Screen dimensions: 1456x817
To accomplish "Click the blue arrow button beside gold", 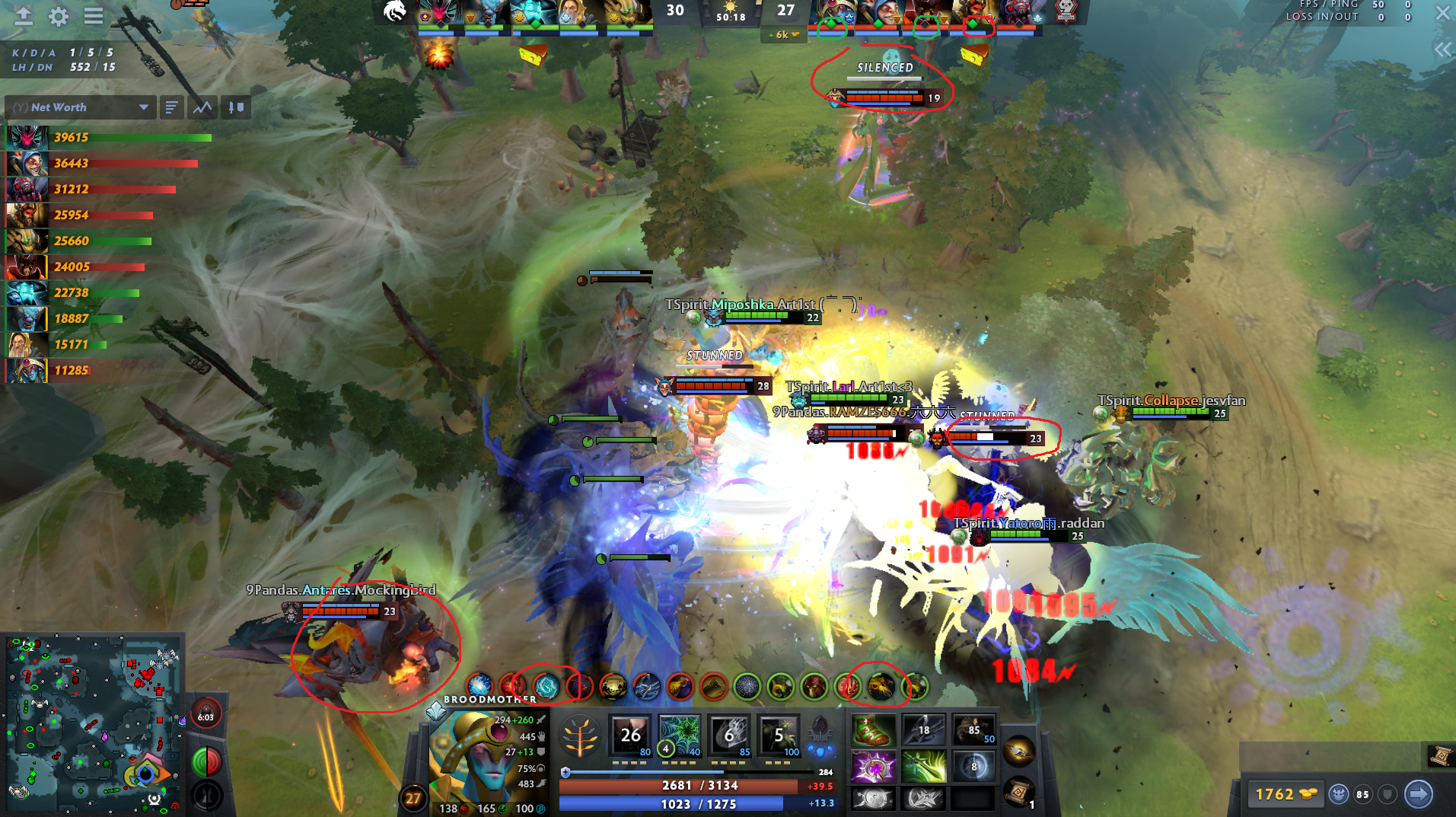I will (1419, 794).
